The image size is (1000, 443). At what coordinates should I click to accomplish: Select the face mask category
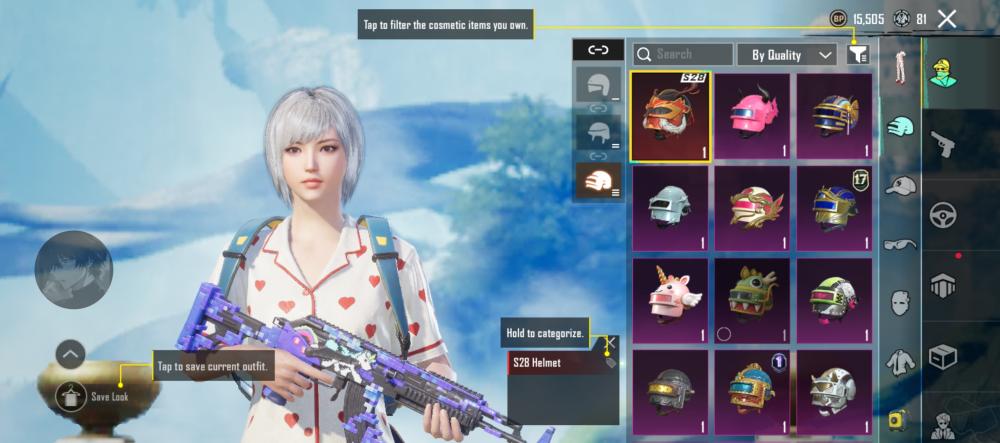click(x=901, y=301)
